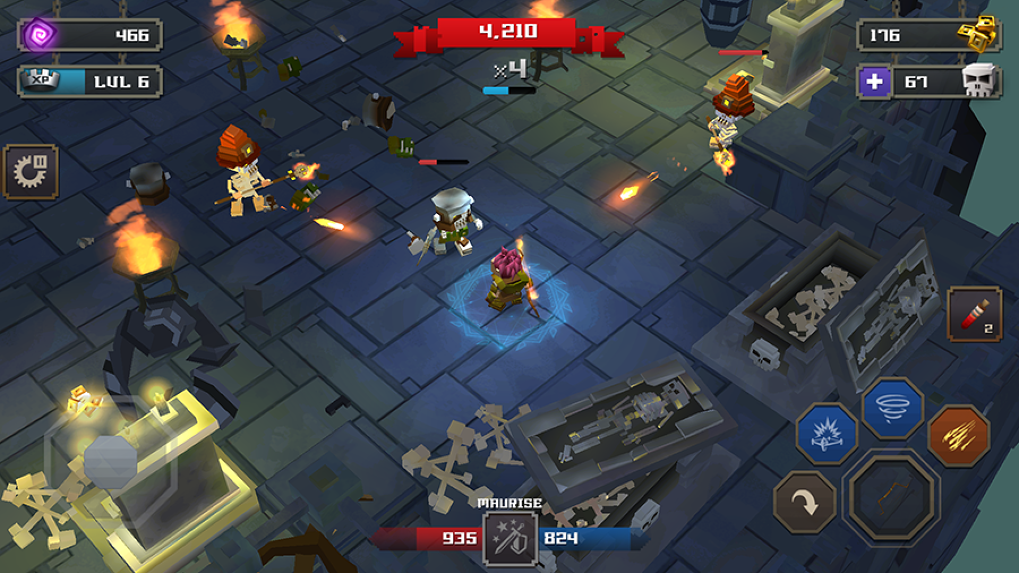Tap the purple plus button beside the skull
1019x573 pixels.
pos(874,82)
